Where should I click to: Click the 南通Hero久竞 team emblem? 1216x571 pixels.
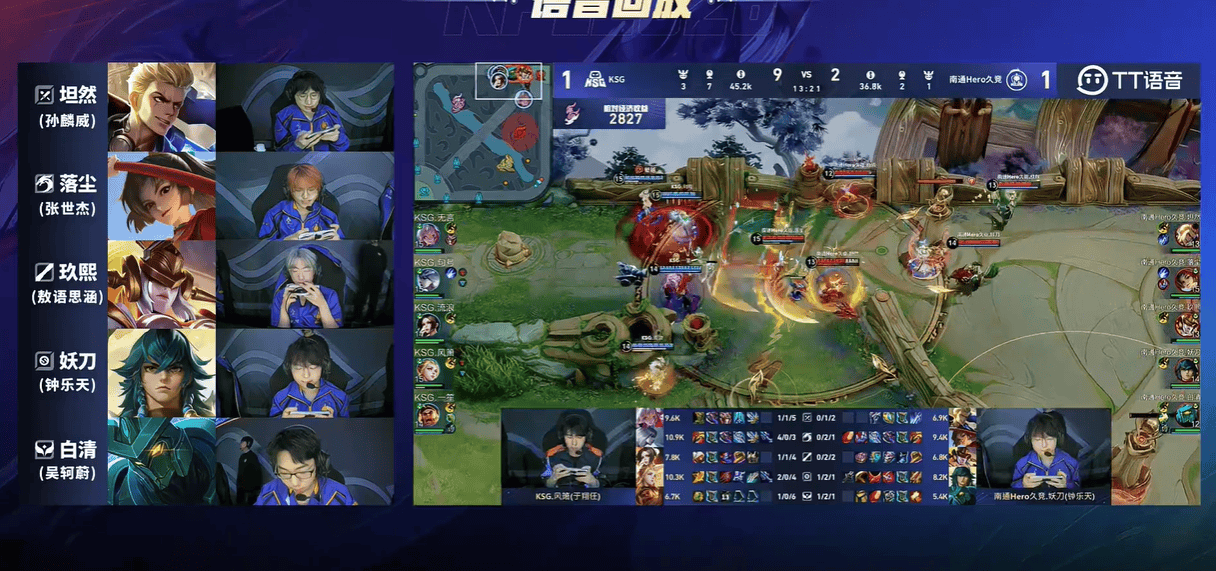coord(1017,79)
